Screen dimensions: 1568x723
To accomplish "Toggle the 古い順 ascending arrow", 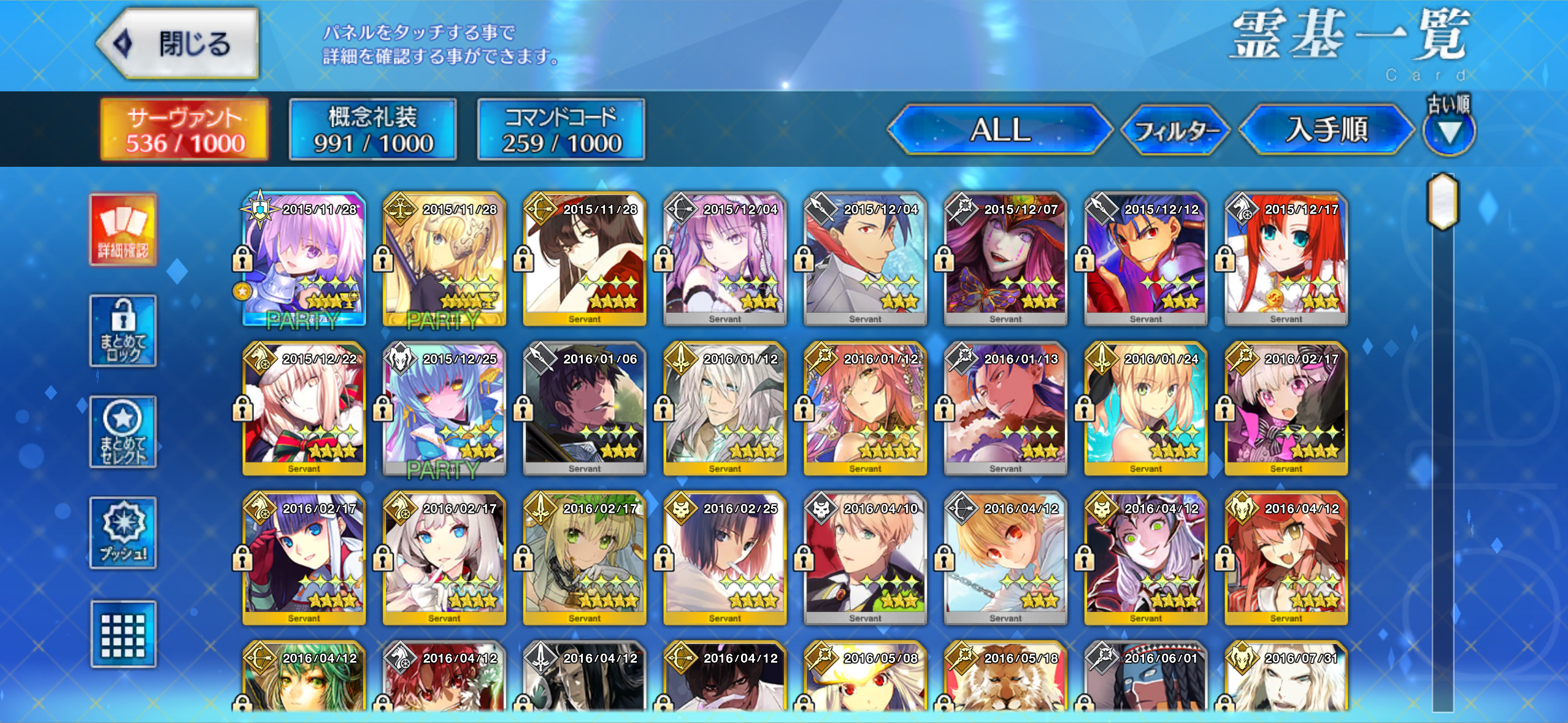I will 1449,131.
